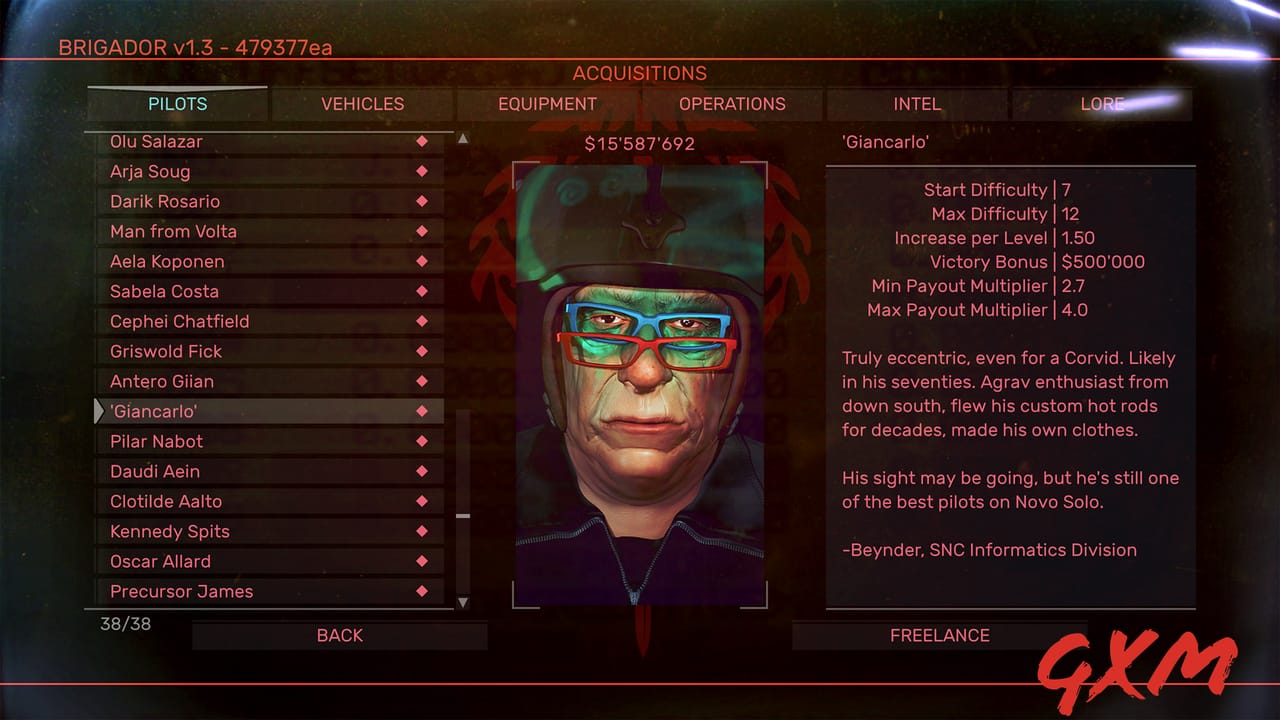Start a FREELANCE mission
1280x720 pixels.
coord(939,635)
